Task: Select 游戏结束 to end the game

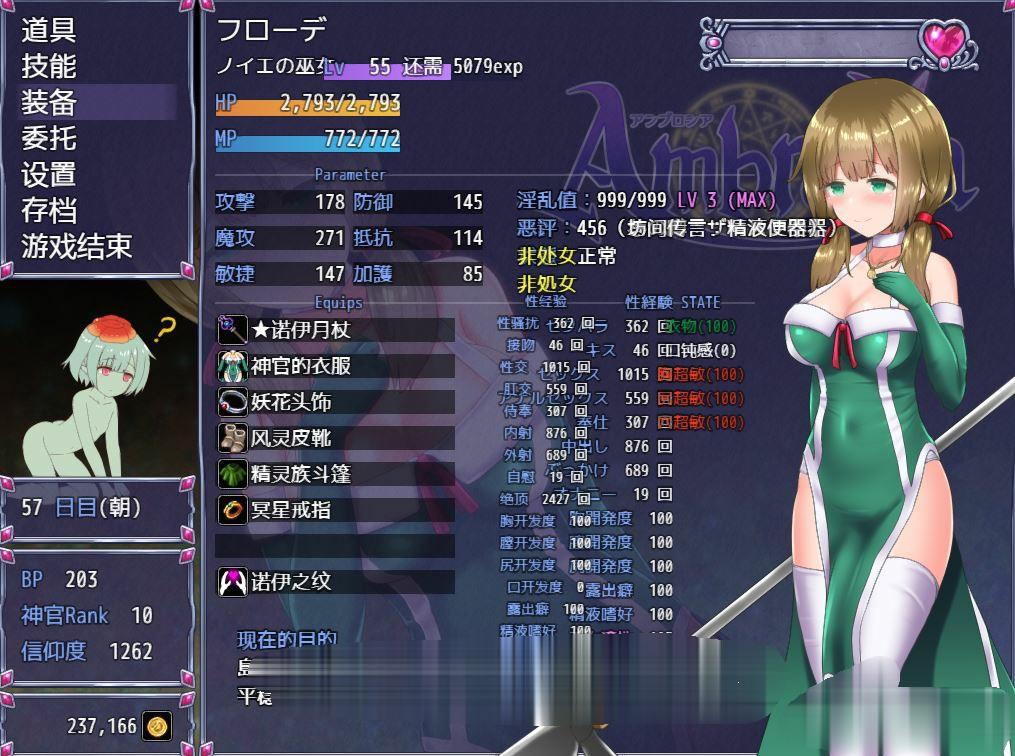Action: tap(77, 246)
